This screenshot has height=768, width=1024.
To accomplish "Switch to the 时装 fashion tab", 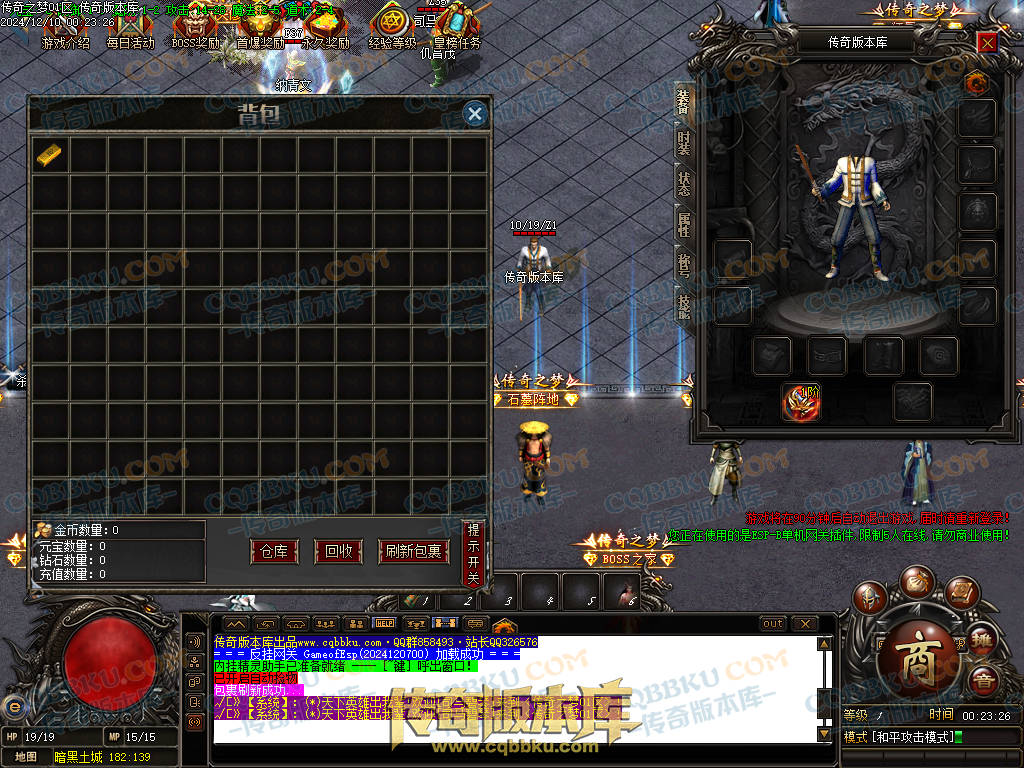I will [684, 144].
